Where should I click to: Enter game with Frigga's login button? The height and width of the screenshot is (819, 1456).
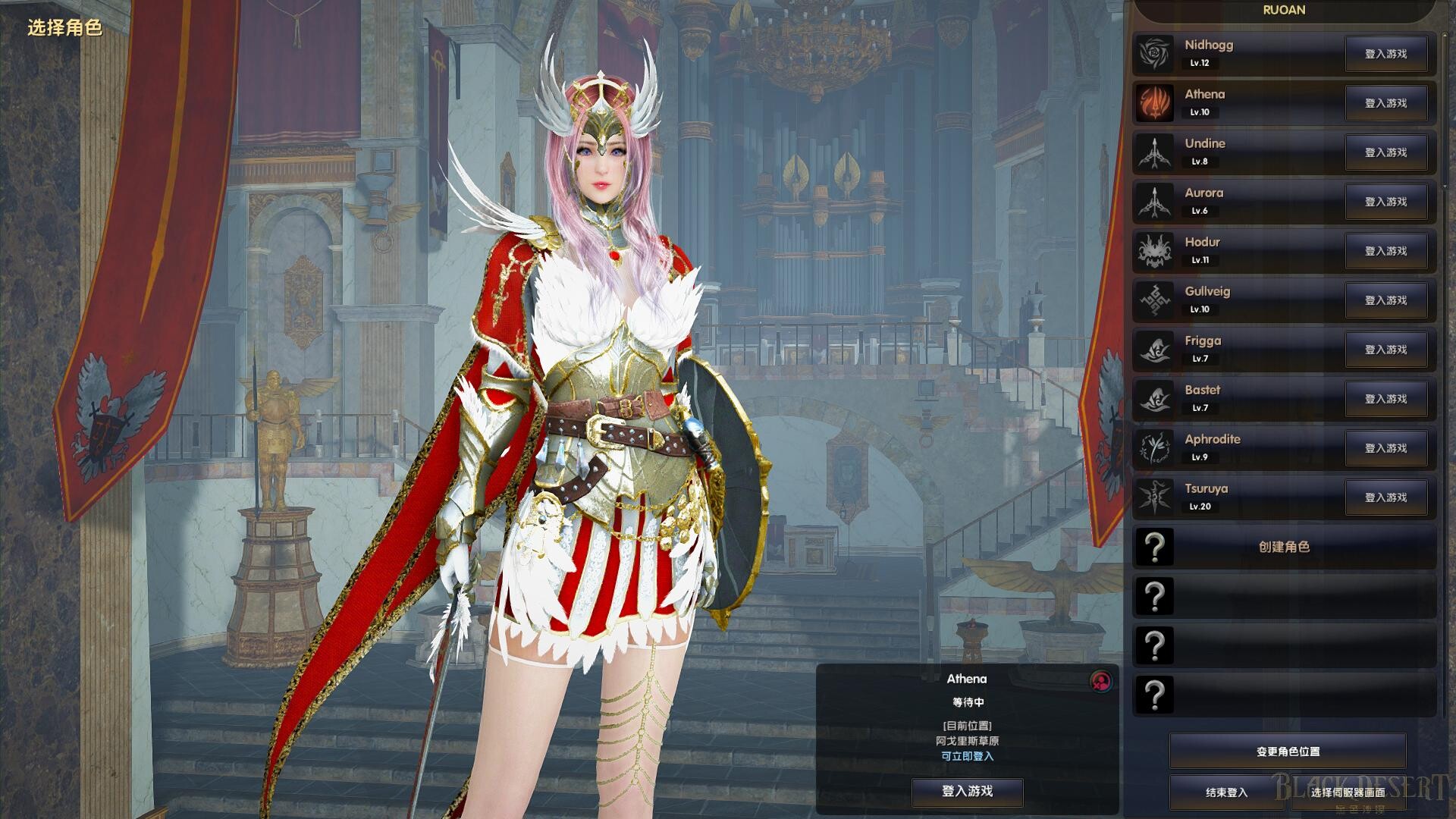click(1385, 350)
